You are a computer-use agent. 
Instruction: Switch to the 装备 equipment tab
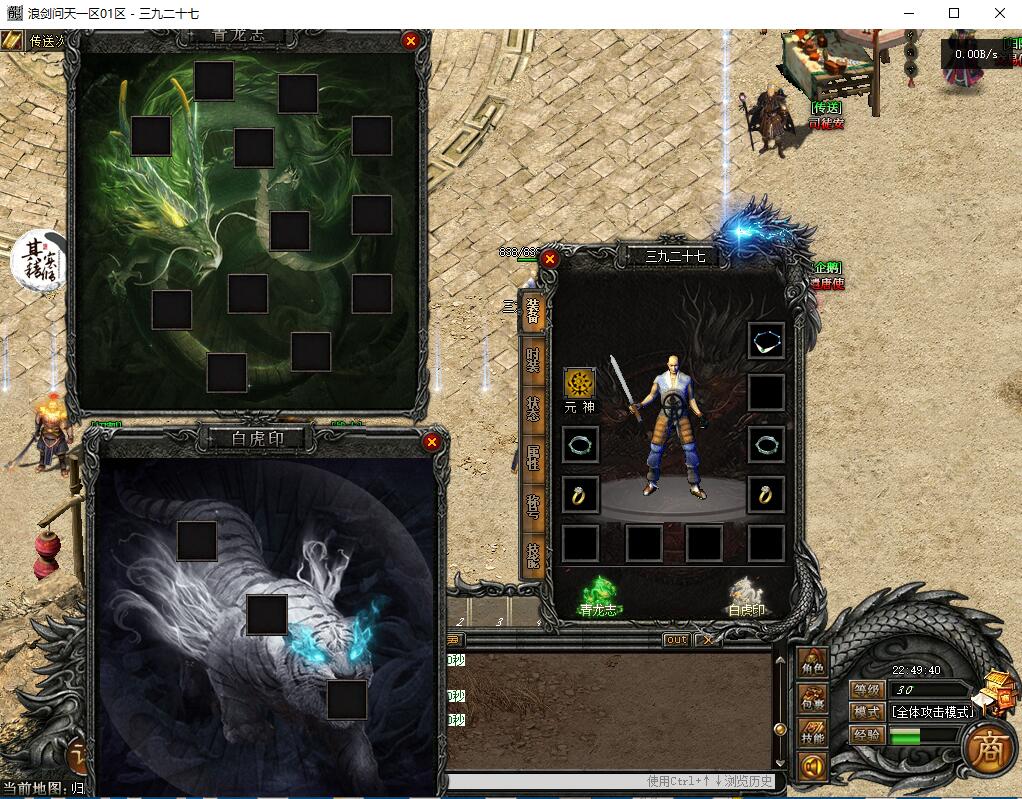coord(532,313)
